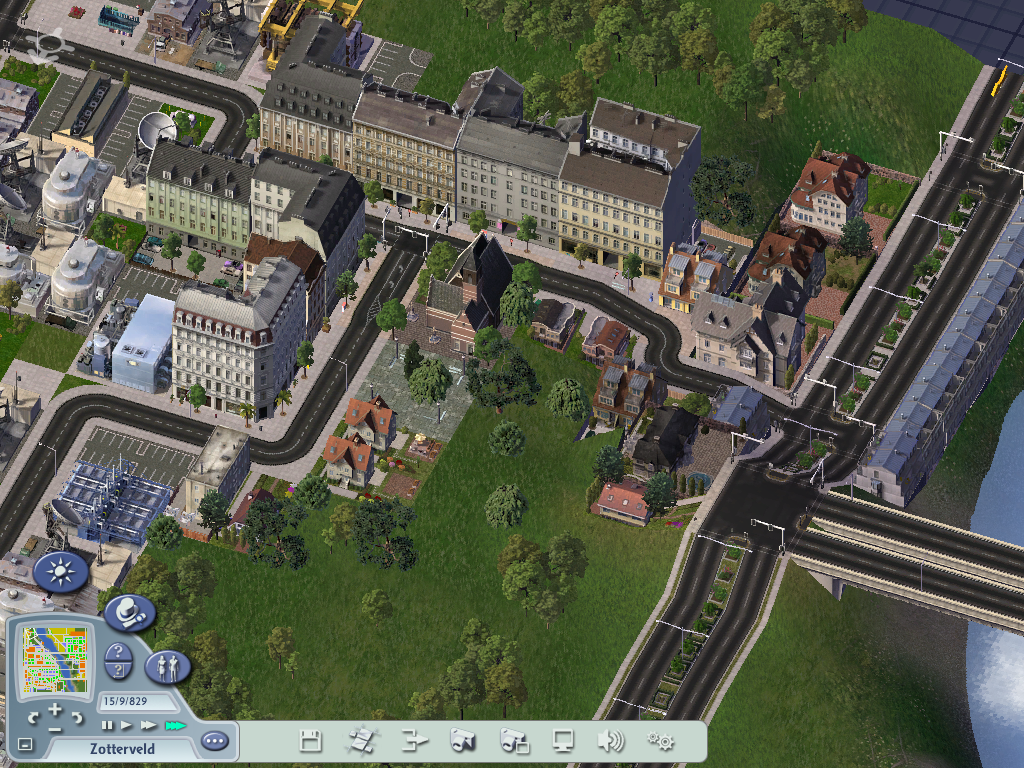Set simulation to normal play speed

(x=127, y=725)
